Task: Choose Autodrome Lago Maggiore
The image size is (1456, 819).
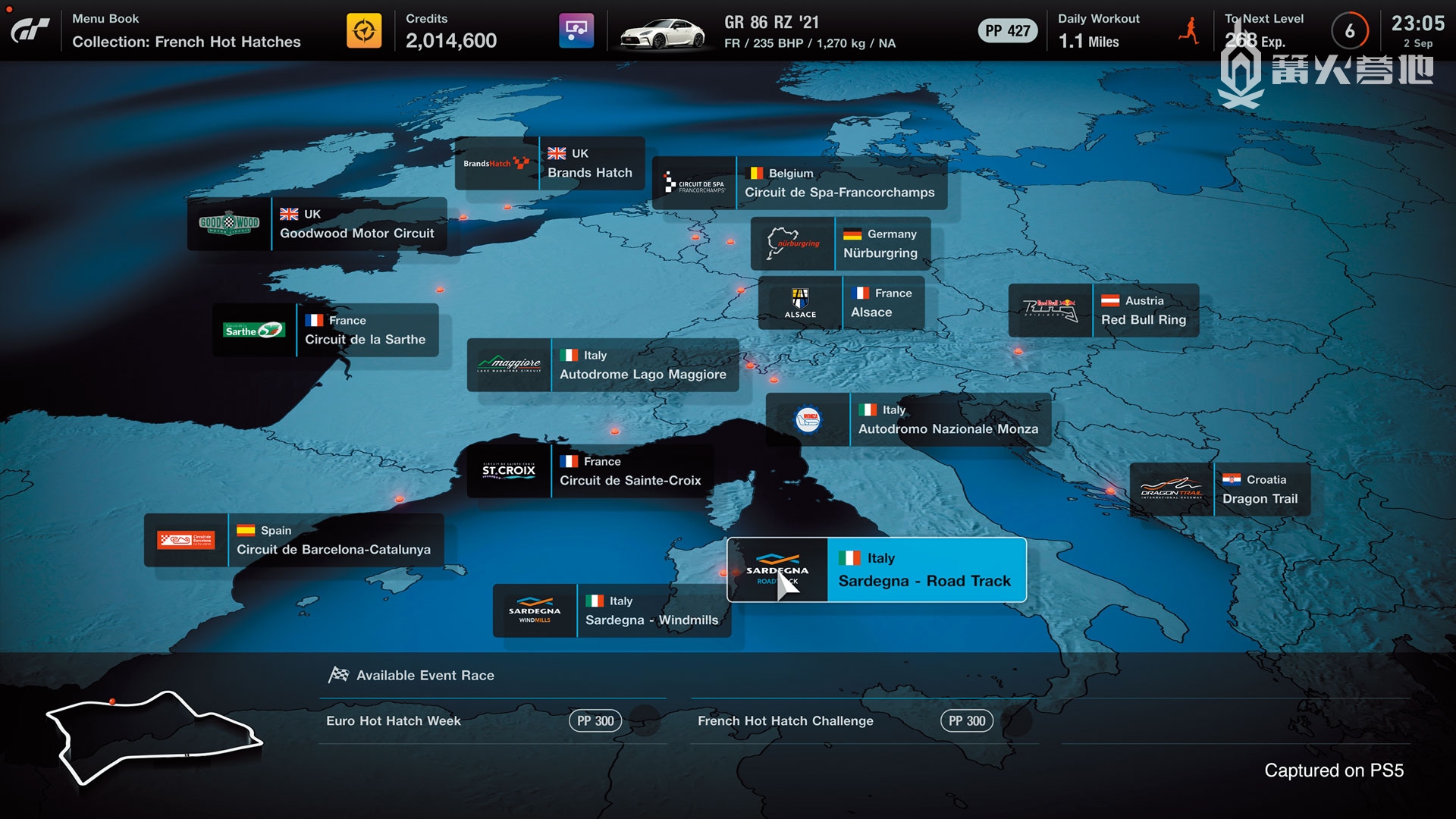Action: tap(603, 366)
